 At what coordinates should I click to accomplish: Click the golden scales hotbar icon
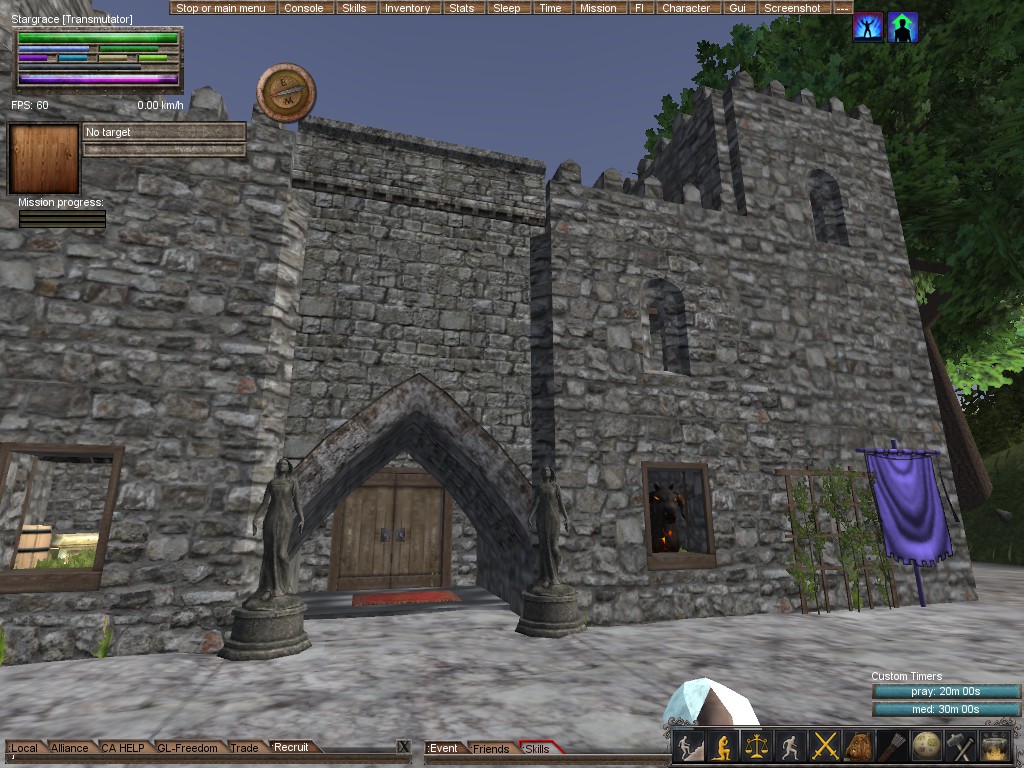(x=756, y=747)
